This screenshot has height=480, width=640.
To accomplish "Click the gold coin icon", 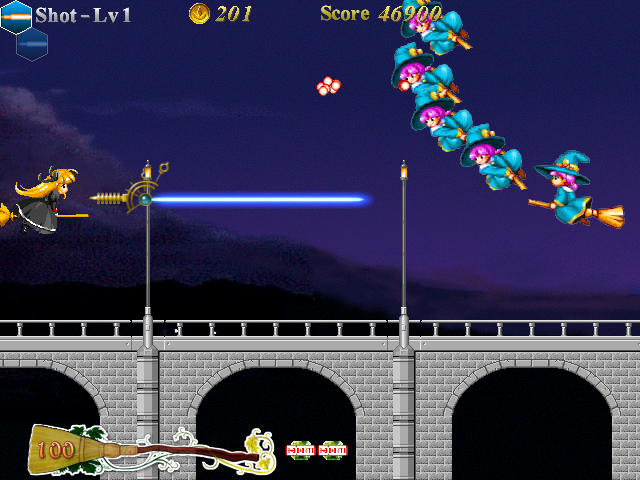I will [199, 13].
